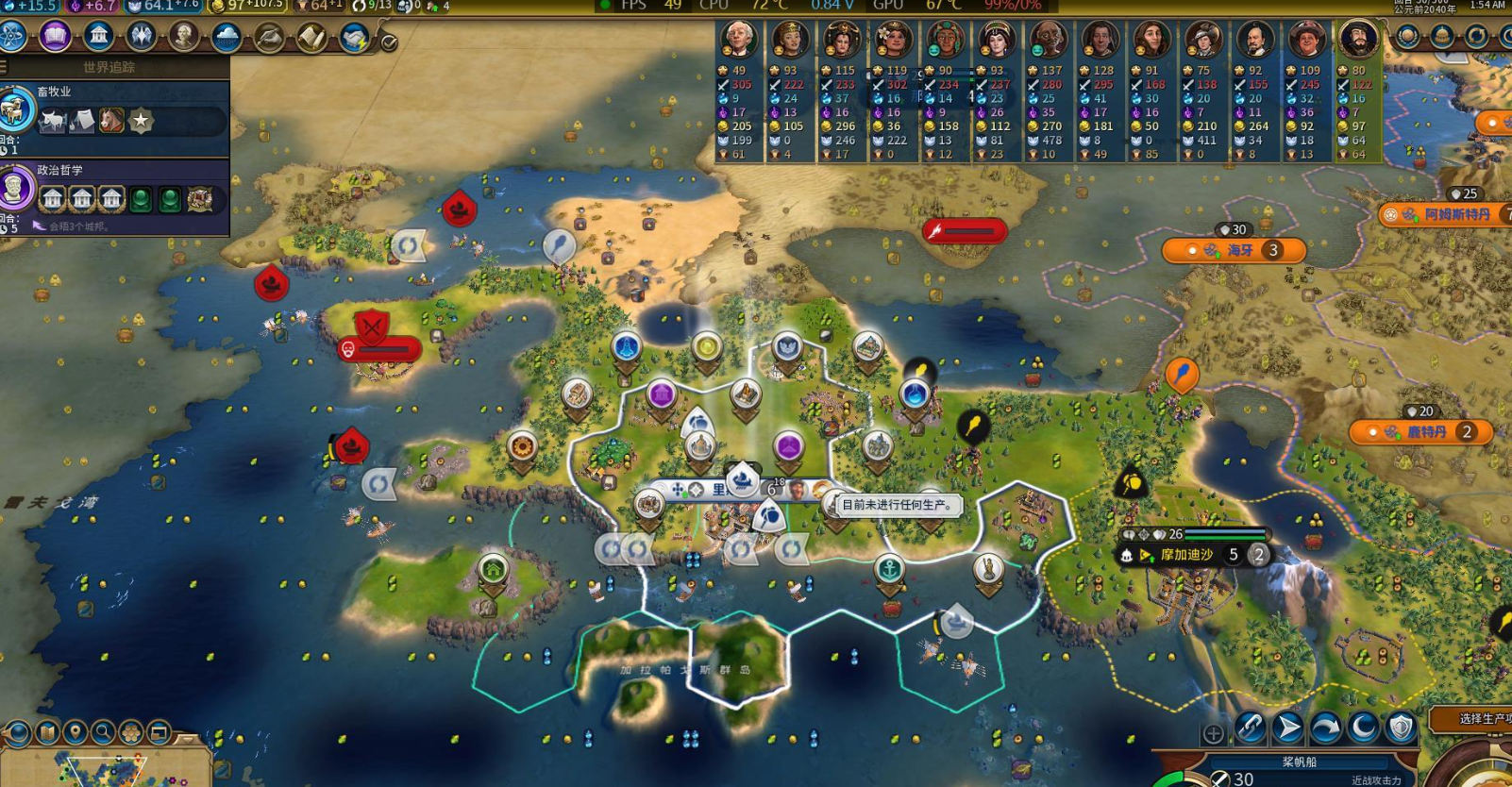This screenshot has width=1512, height=787.
Task: Toggle the hex grid option above the minimap
Action: pyautogui.click(x=131, y=732)
